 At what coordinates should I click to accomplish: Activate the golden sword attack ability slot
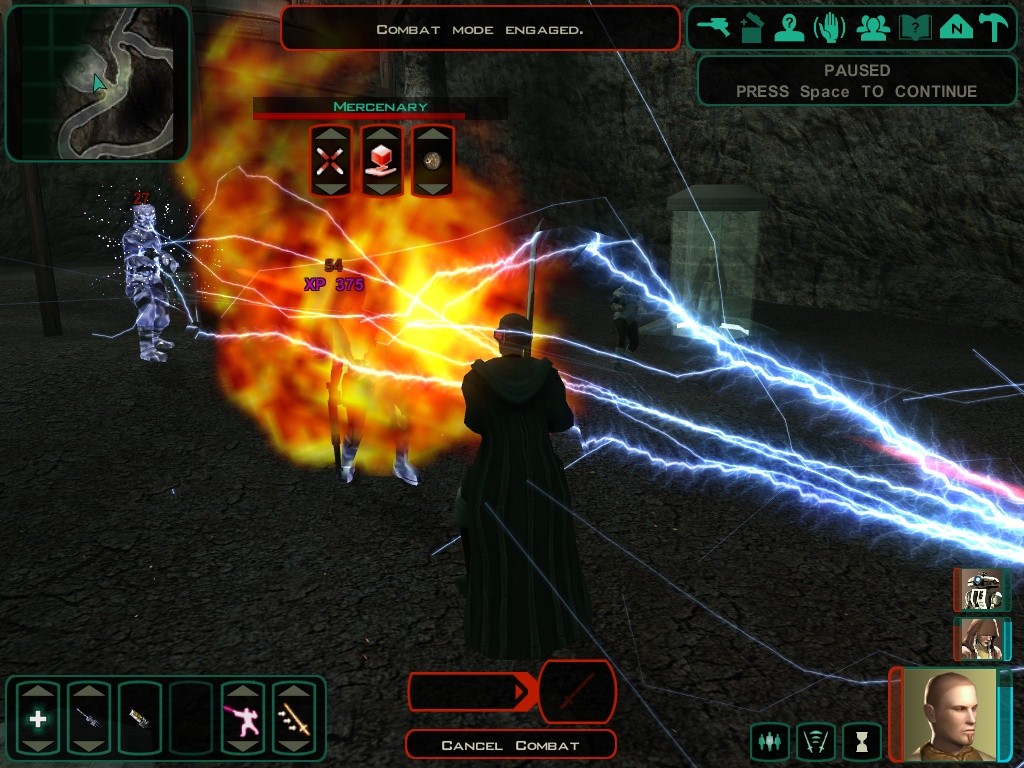pos(294,718)
